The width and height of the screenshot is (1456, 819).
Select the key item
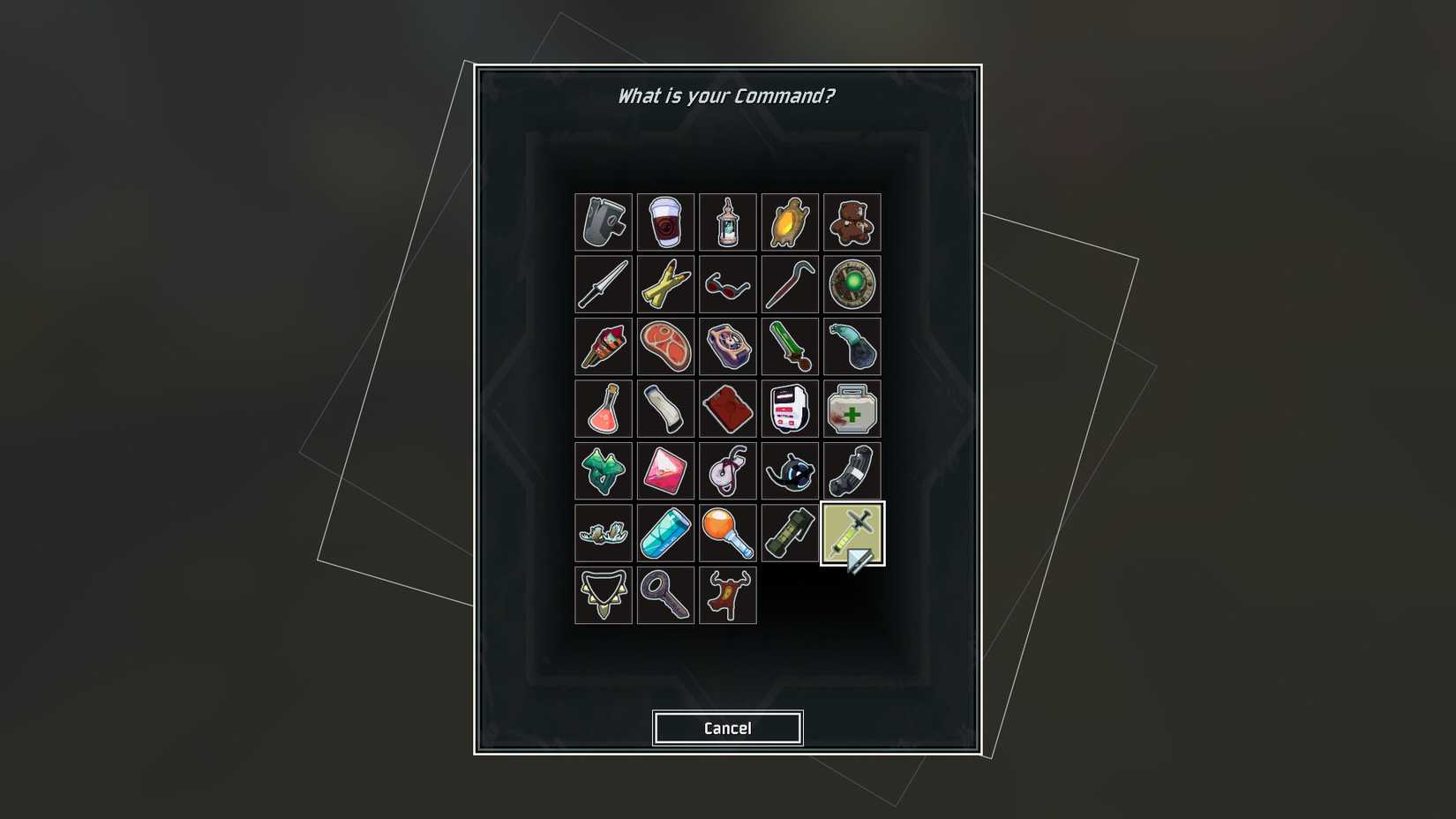(x=665, y=596)
